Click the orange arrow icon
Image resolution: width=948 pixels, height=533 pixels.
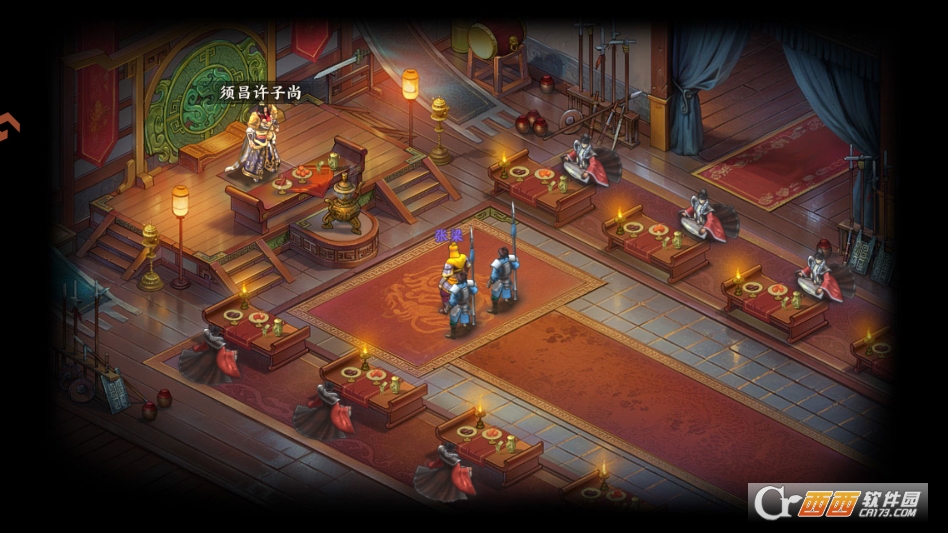click(8, 127)
